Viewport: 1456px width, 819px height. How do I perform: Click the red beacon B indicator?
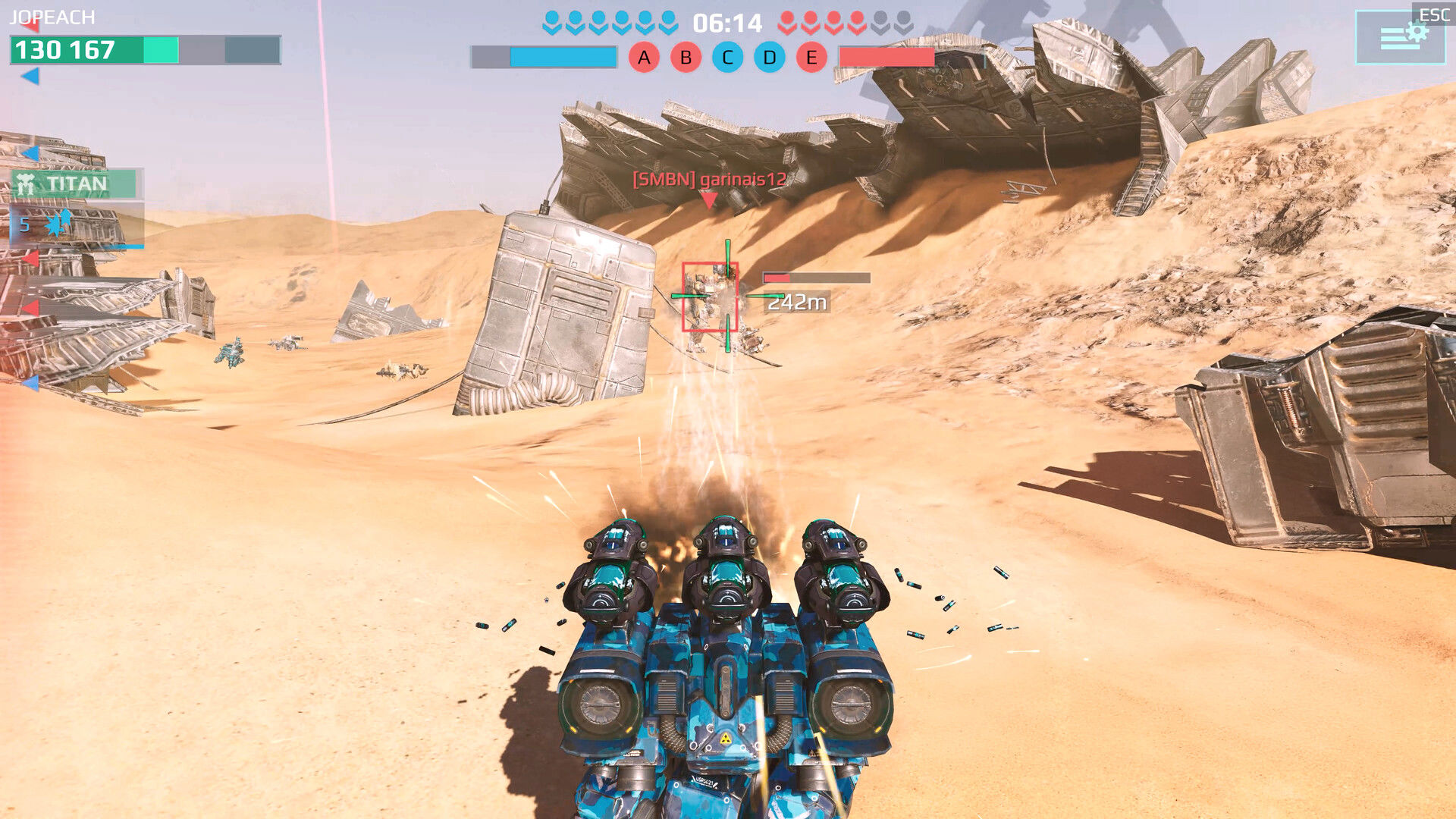click(686, 58)
